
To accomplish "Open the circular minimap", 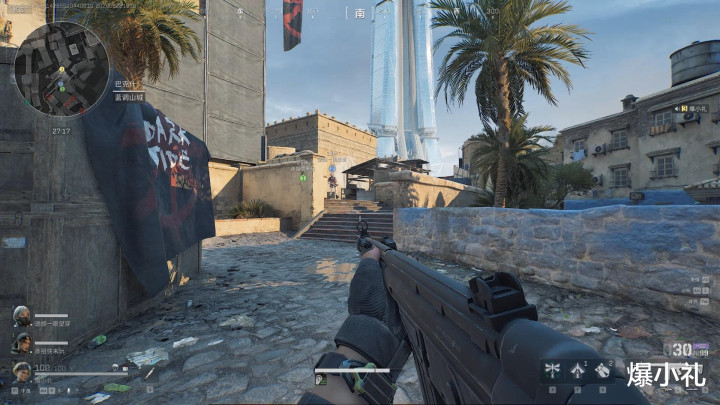I will point(61,69).
